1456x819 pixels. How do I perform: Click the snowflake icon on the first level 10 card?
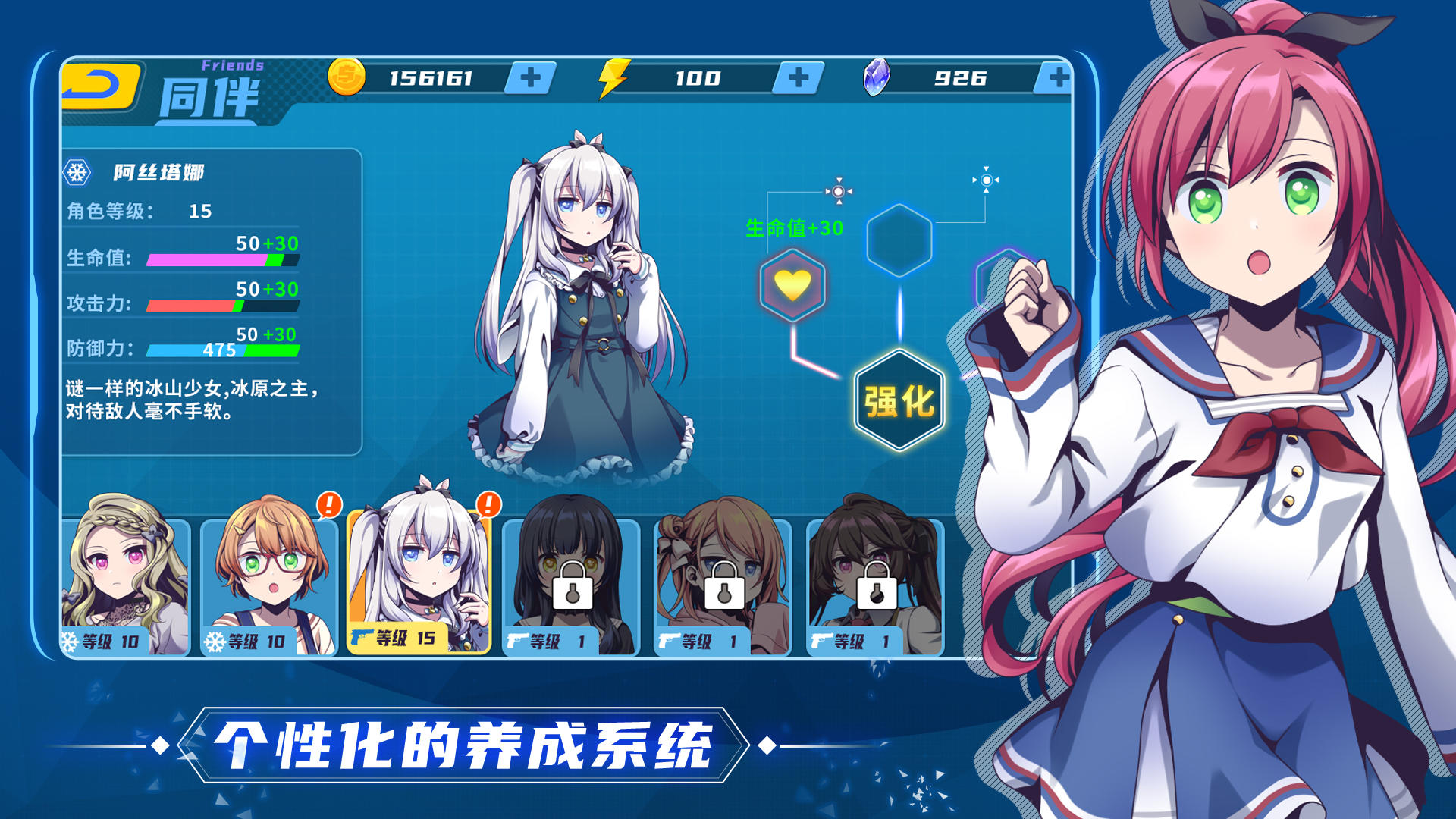coord(67,639)
